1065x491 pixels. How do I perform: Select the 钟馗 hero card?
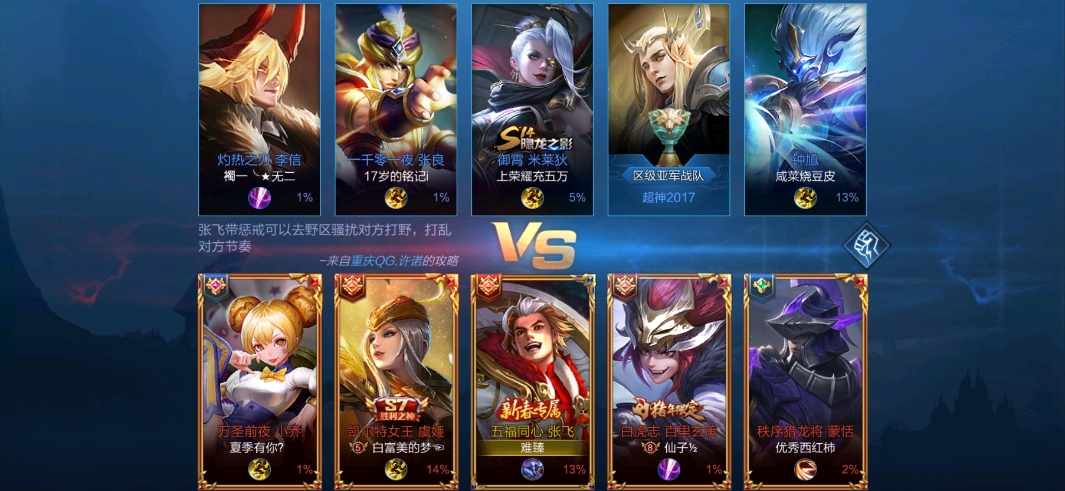tap(805, 108)
